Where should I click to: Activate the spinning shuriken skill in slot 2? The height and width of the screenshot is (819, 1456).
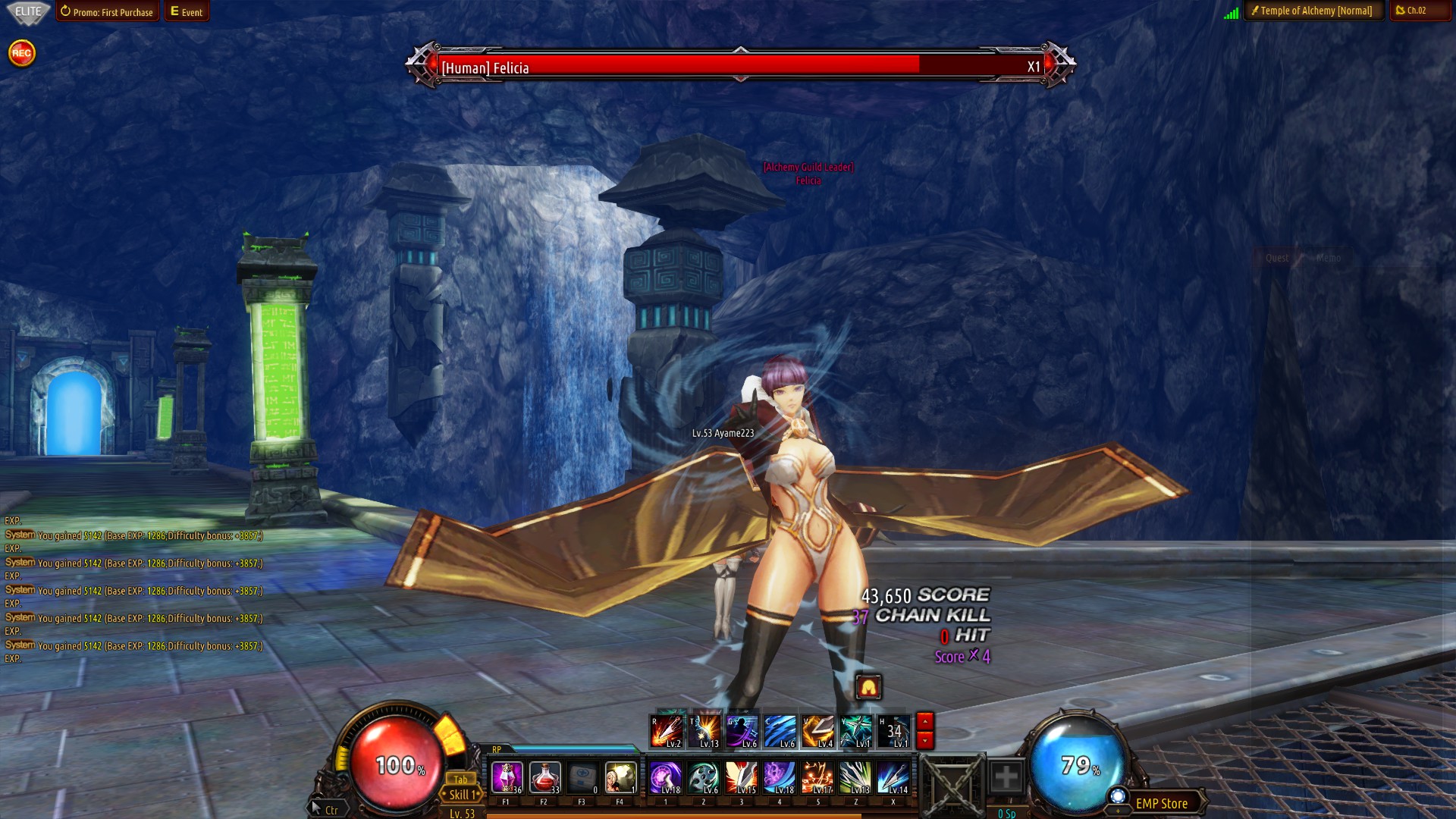[704, 778]
